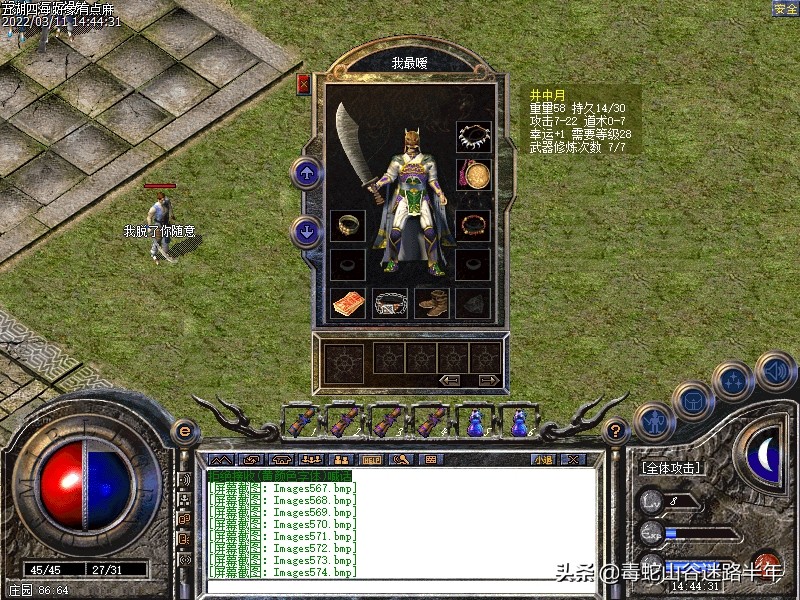
Task: Select the gold medal equipment slot
Action: pyautogui.click(x=473, y=175)
